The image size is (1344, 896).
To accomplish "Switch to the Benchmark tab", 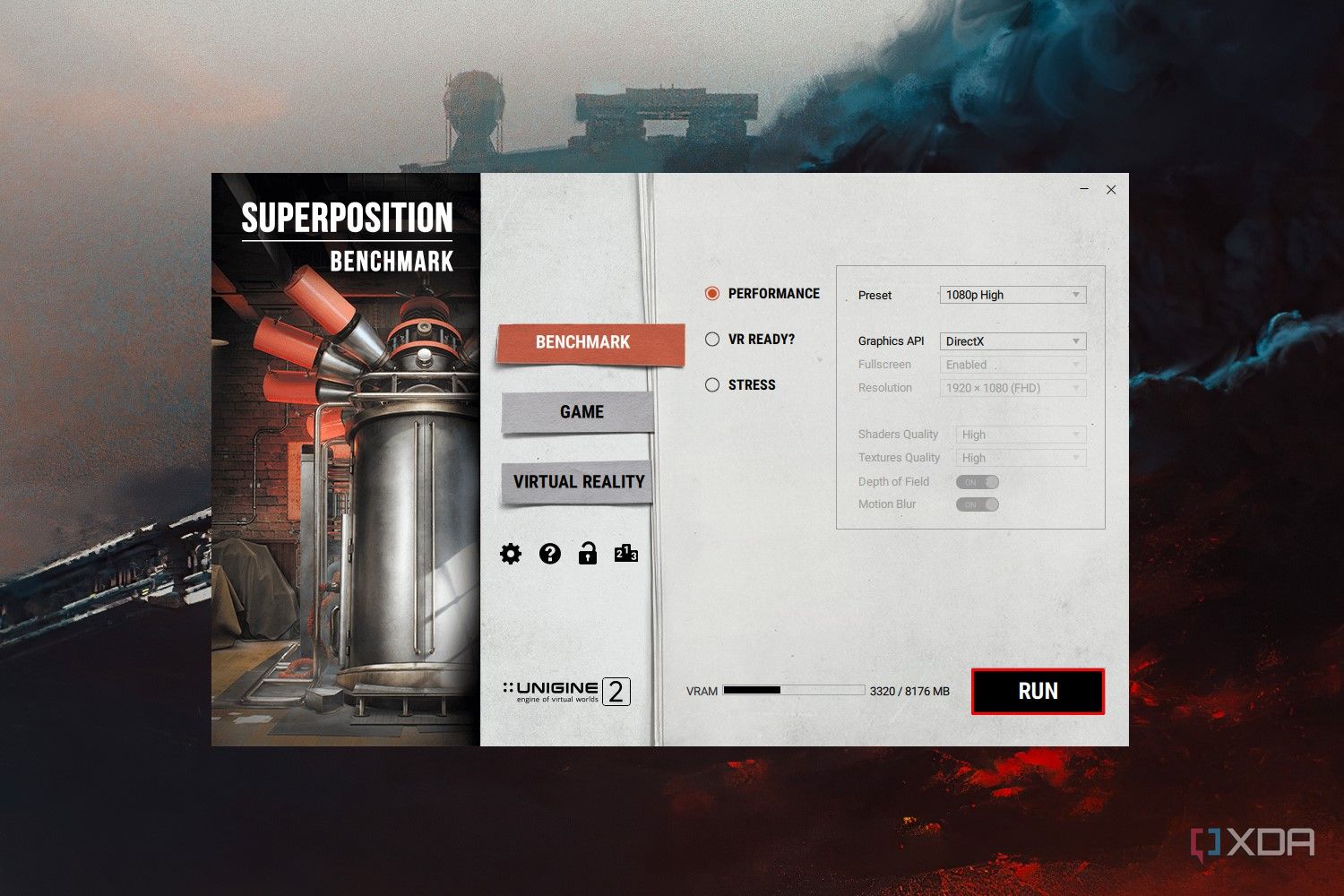I will click(x=582, y=342).
